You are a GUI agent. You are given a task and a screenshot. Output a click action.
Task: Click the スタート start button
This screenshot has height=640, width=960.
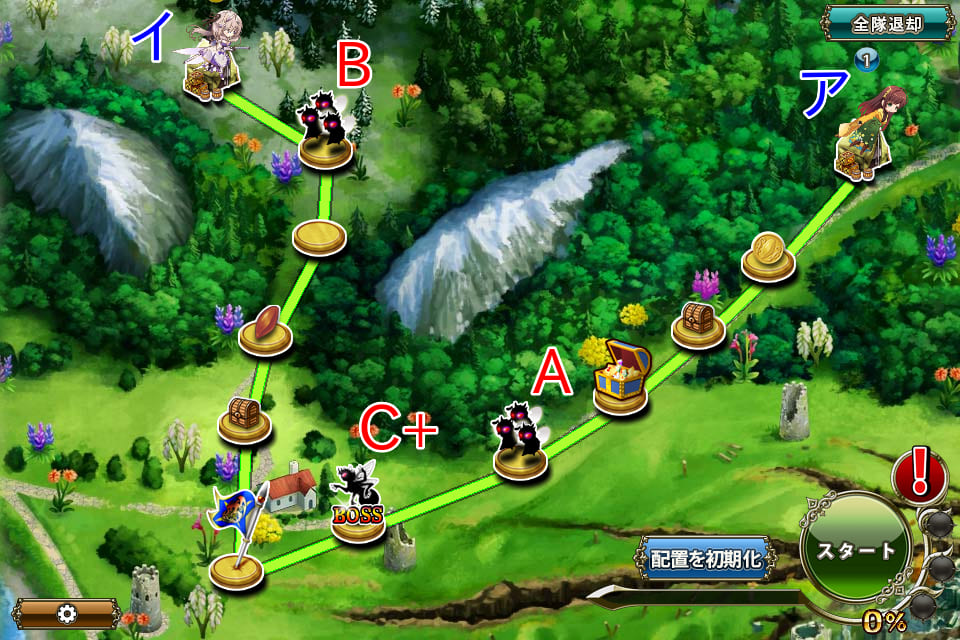(x=855, y=551)
